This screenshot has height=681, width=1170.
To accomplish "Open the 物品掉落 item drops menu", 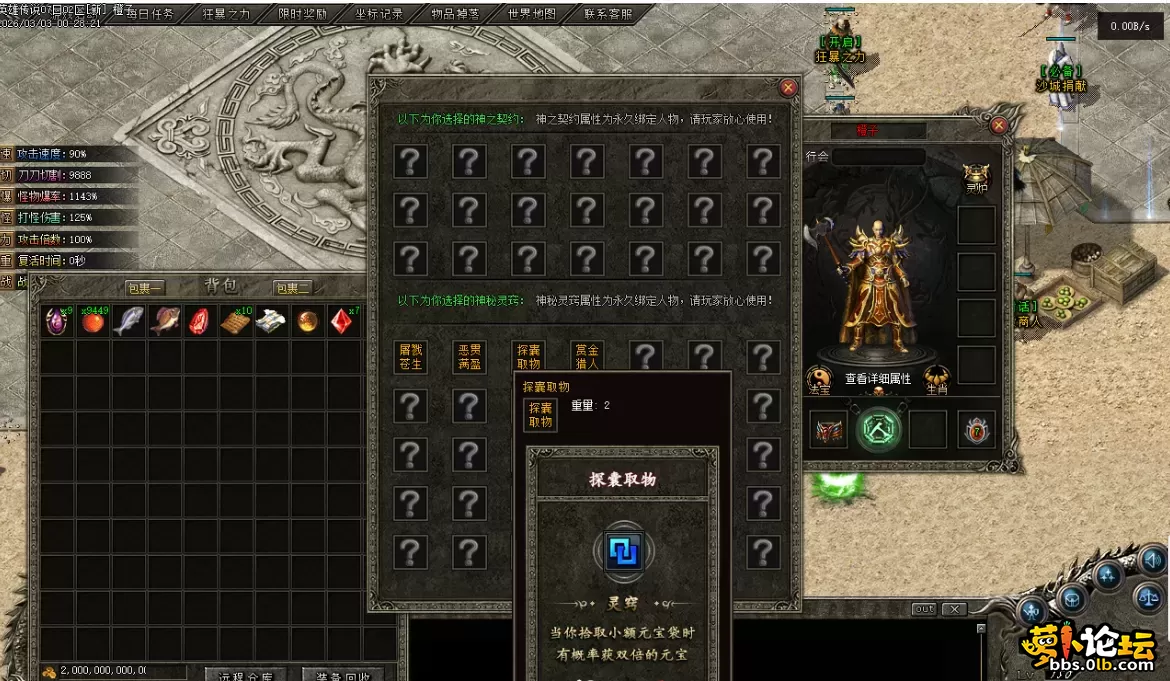I will pyautogui.click(x=455, y=14).
